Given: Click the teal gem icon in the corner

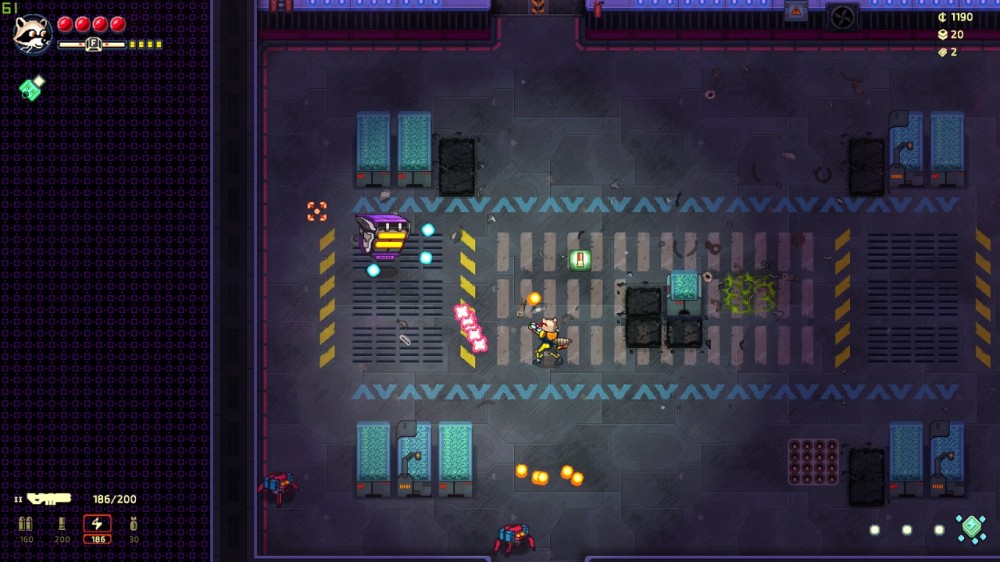Looking at the screenshot, I should 970,528.
